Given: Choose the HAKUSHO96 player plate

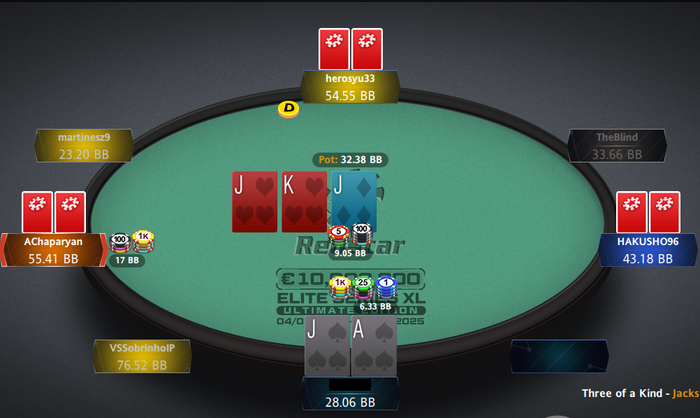Looking at the screenshot, I should coord(649,250).
